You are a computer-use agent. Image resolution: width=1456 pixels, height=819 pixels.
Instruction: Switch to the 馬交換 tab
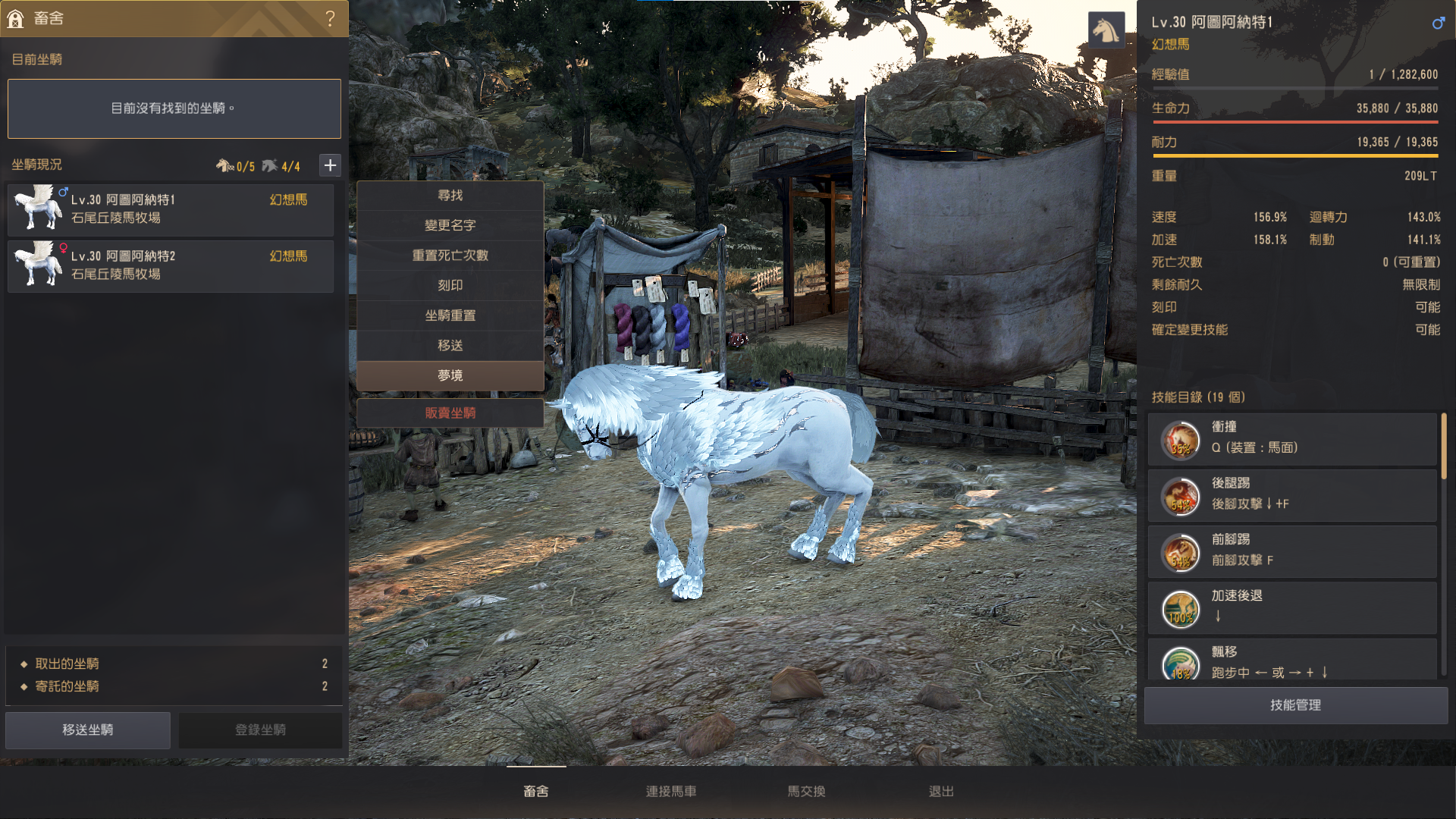(x=806, y=791)
